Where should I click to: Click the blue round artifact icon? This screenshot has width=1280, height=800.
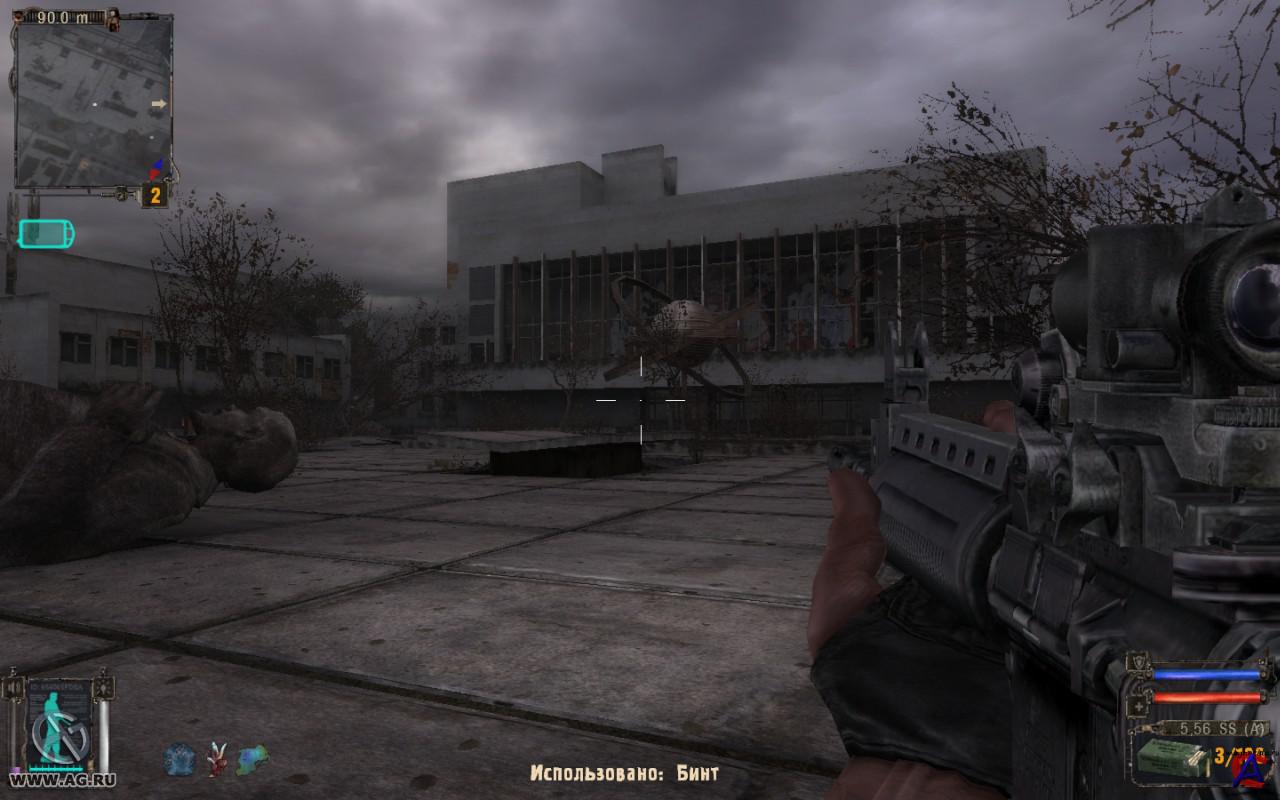(x=179, y=760)
